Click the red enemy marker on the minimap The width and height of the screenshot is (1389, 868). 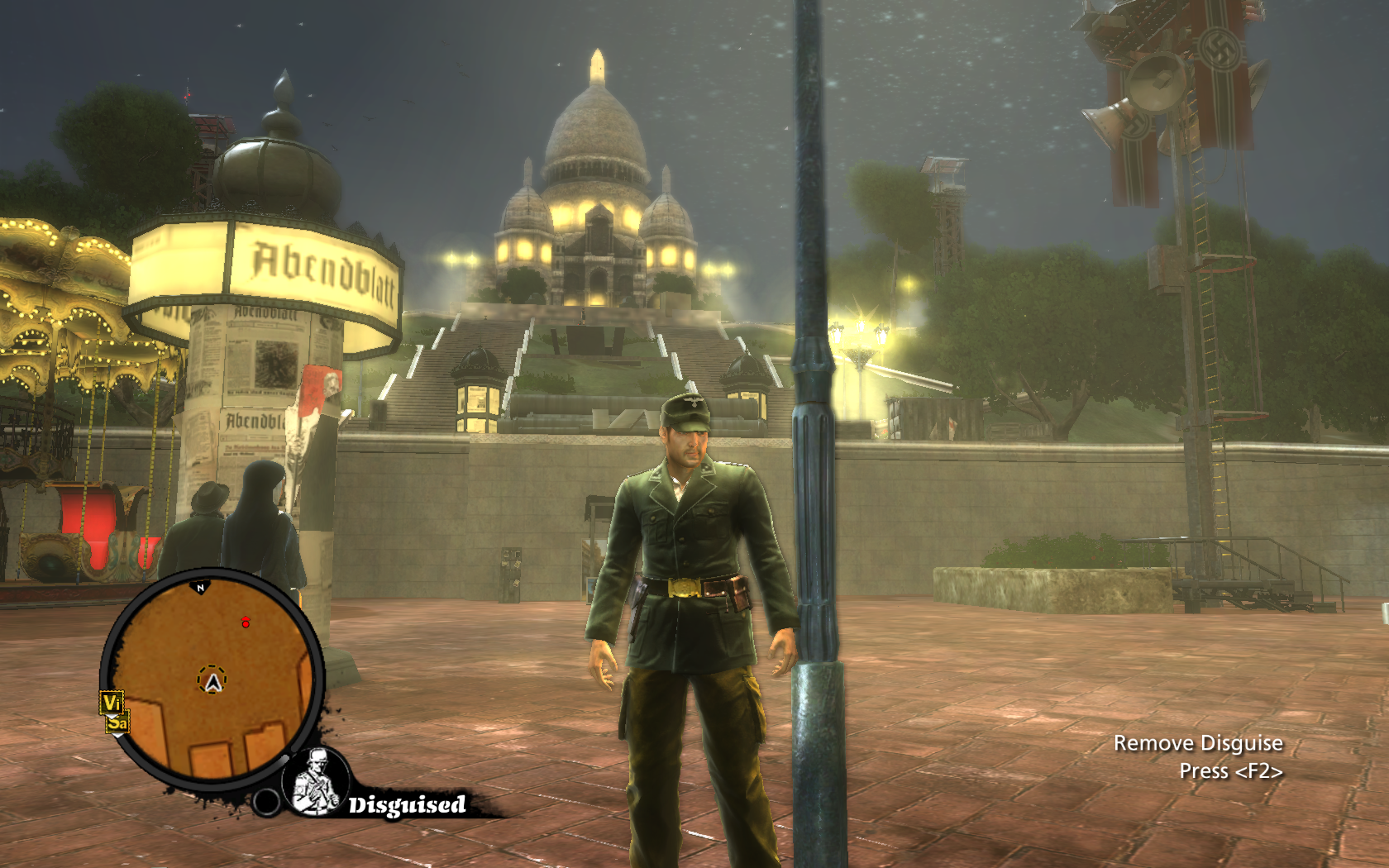pyautogui.click(x=245, y=622)
